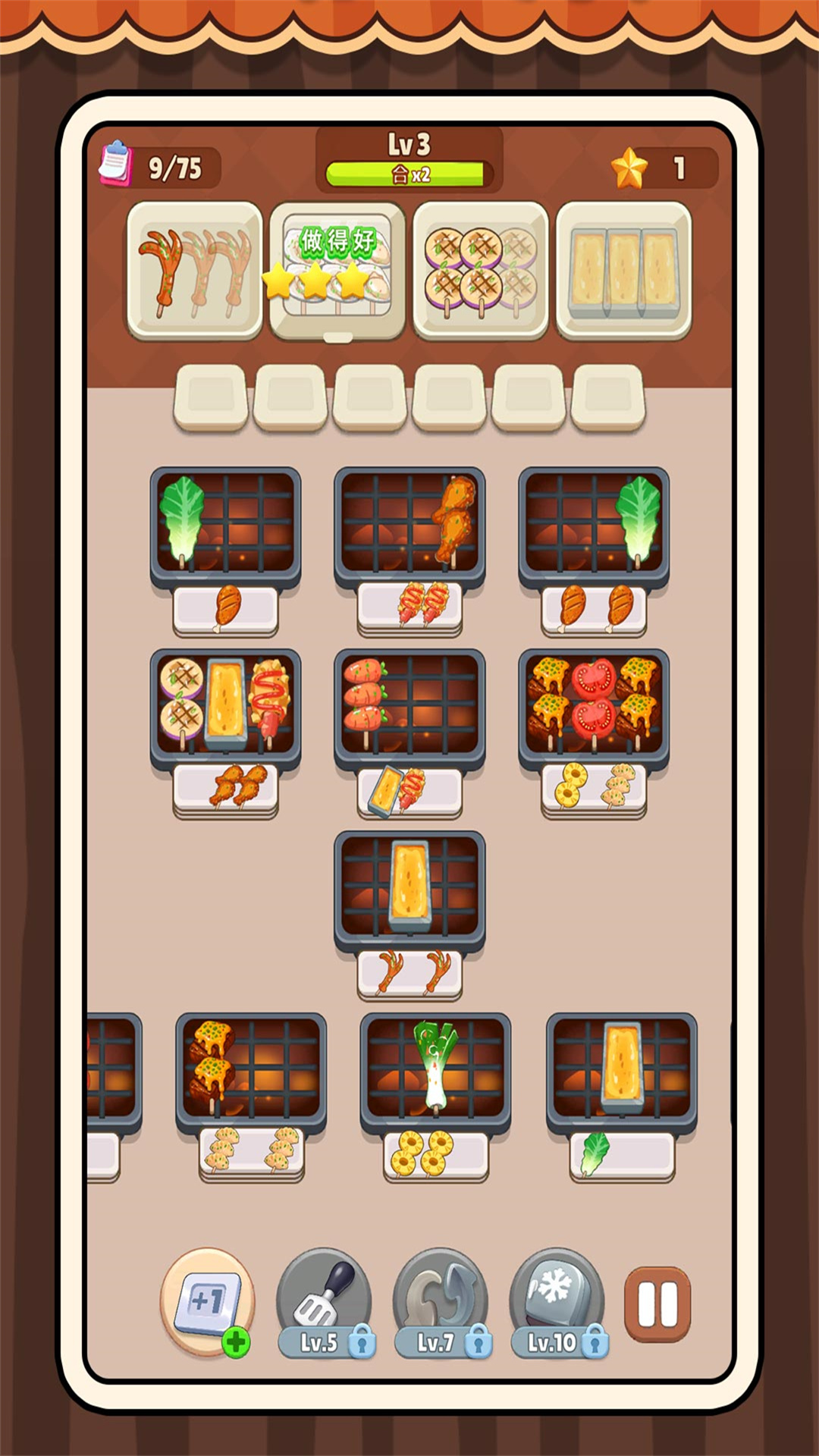Viewport: 819px width, 1456px height.
Task: Tap the gold star counter icon
Action: (629, 168)
